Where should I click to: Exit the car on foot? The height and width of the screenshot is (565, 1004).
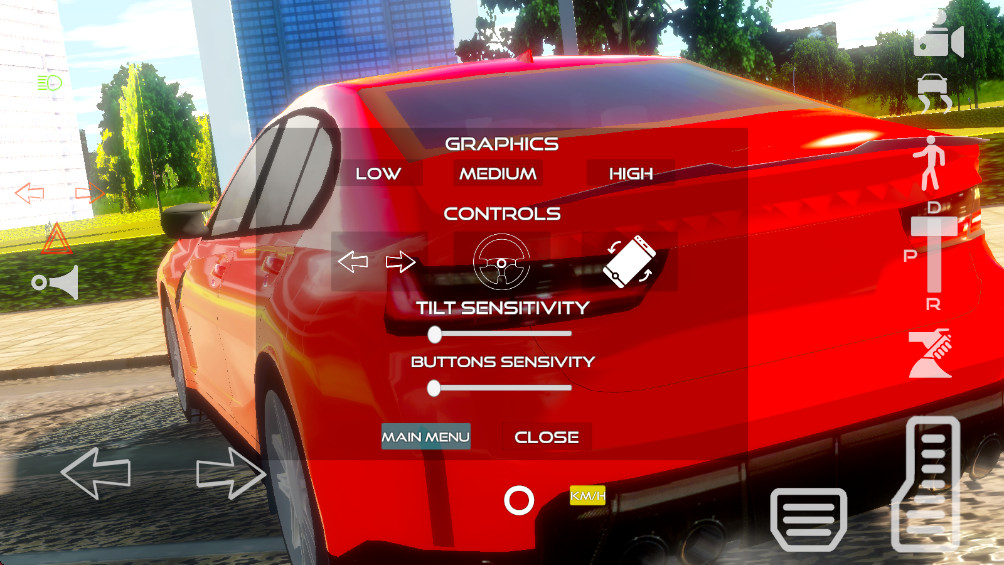point(932,163)
